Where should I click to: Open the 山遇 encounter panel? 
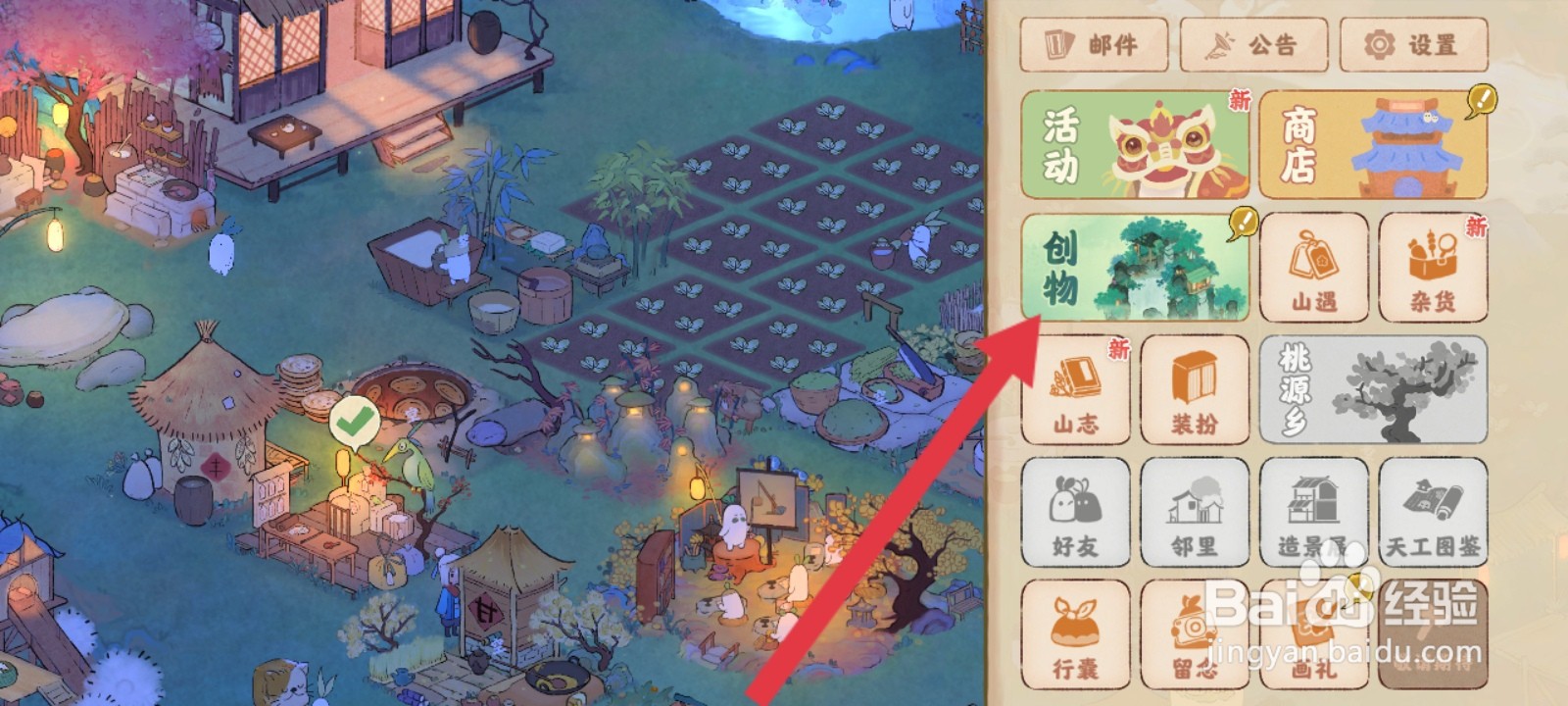pos(1315,267)
